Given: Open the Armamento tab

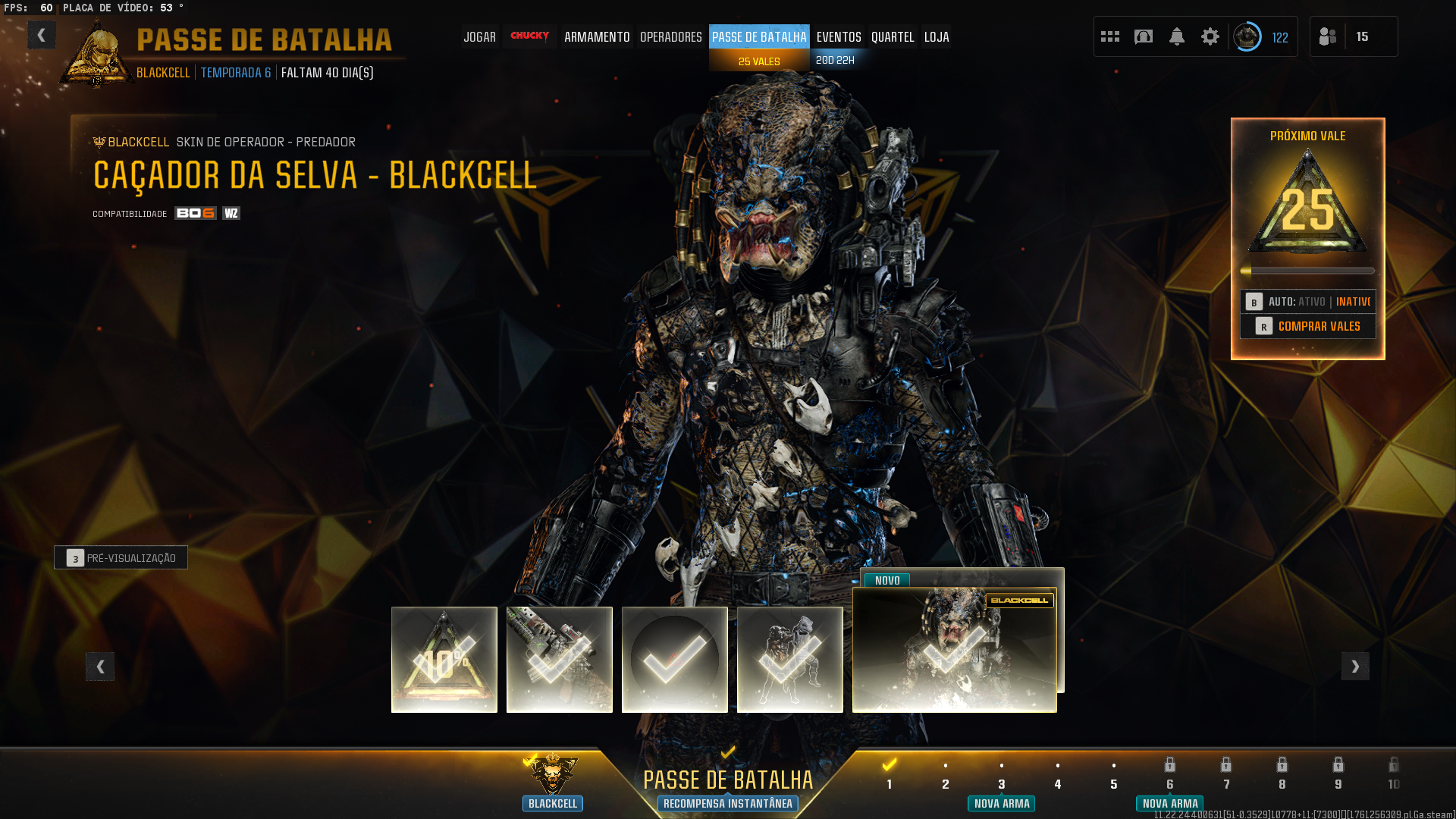Looking at the screenshot, I should point(597,36).
